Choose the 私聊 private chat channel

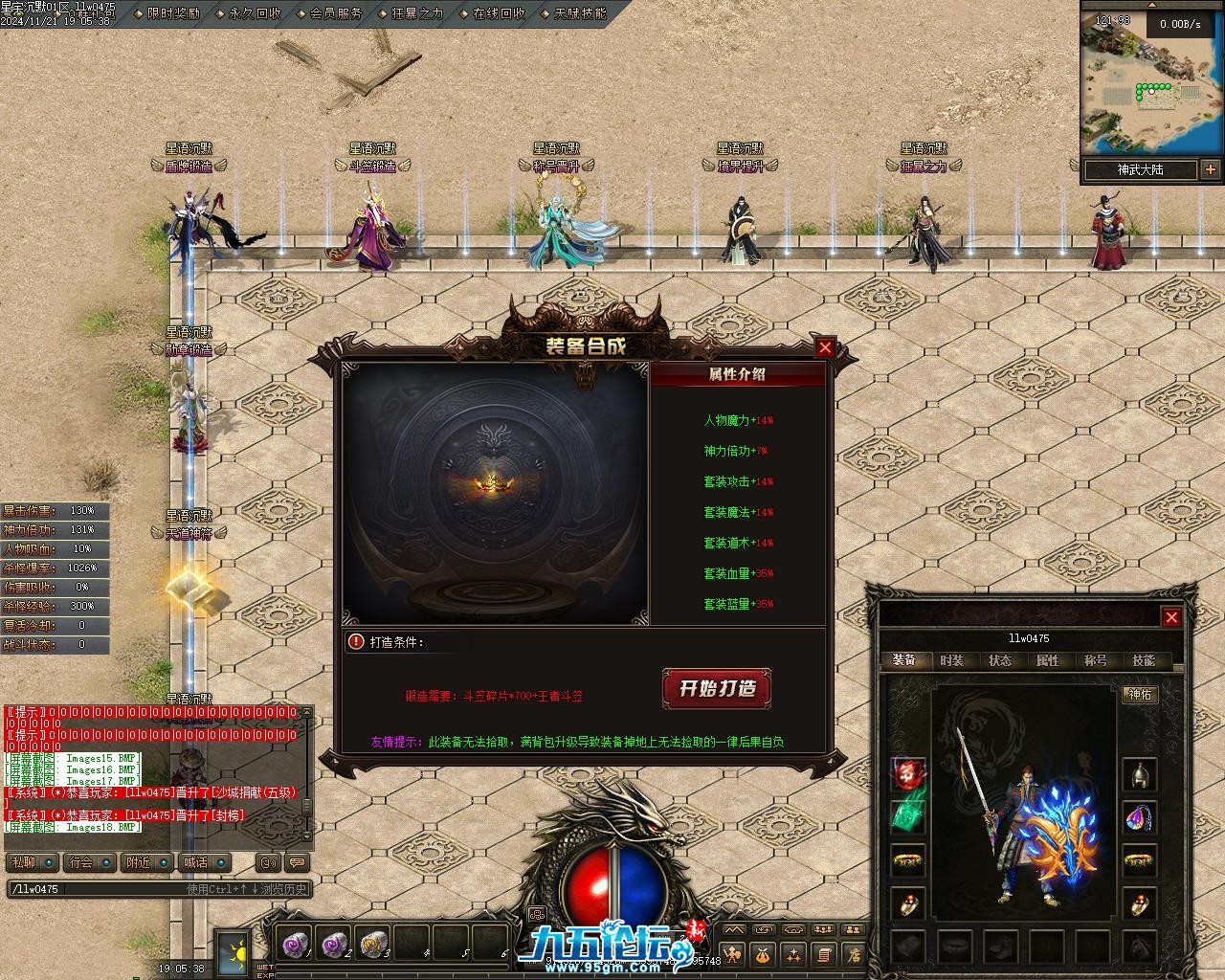24,862
